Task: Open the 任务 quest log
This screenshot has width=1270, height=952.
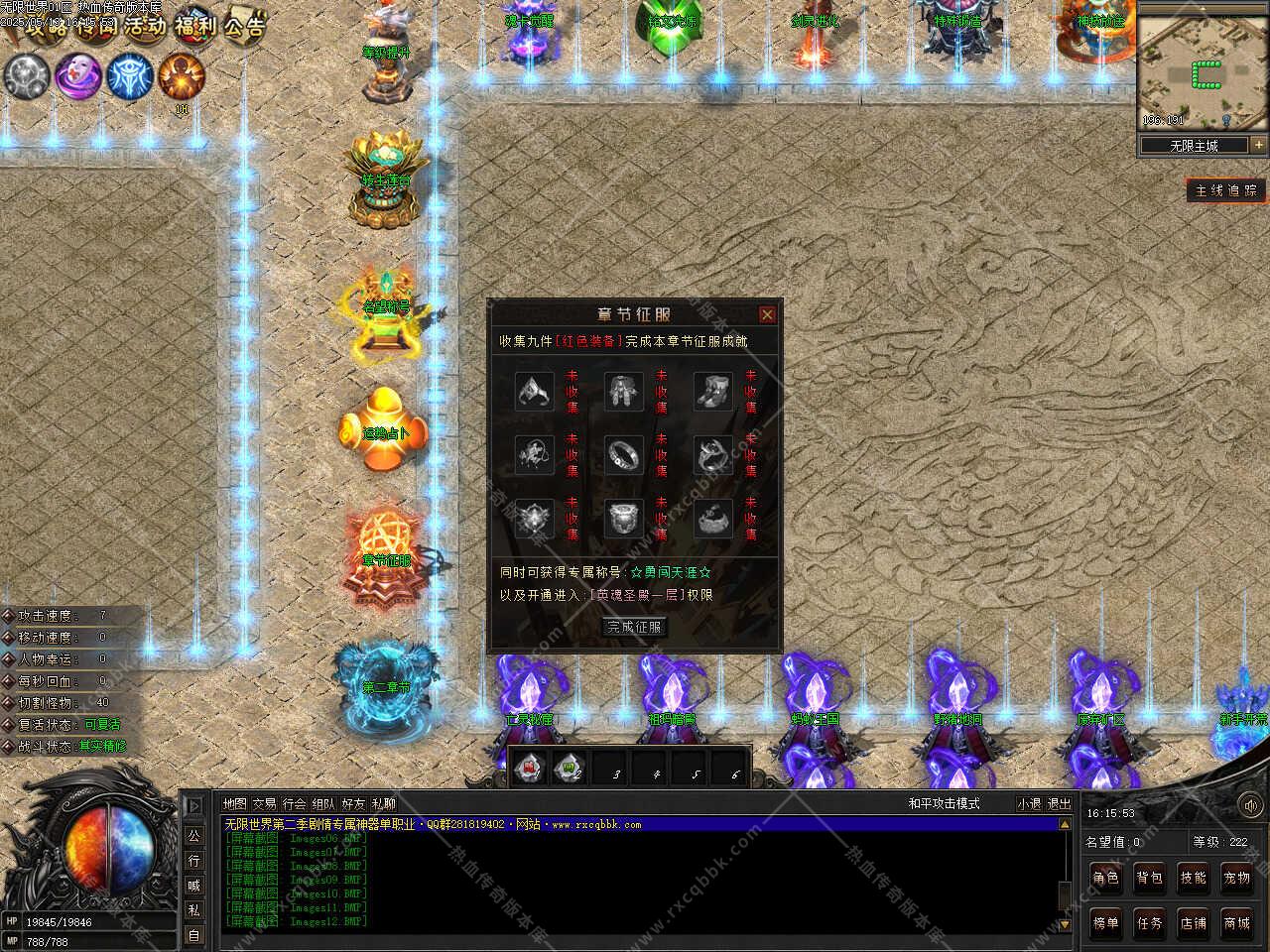Action: point(1149,923)
